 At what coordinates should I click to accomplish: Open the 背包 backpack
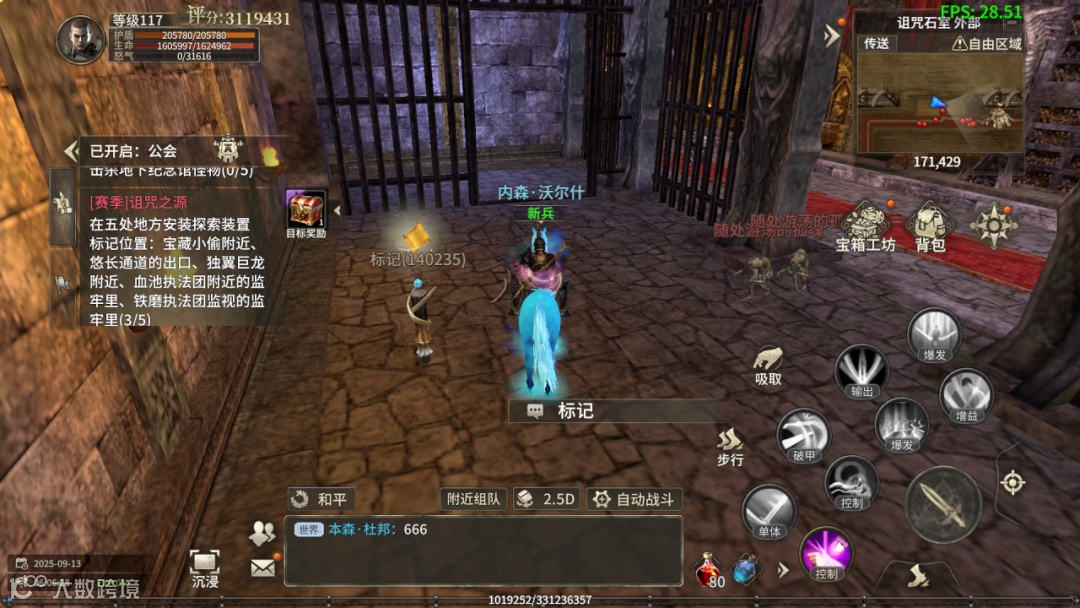pos(930,226)
